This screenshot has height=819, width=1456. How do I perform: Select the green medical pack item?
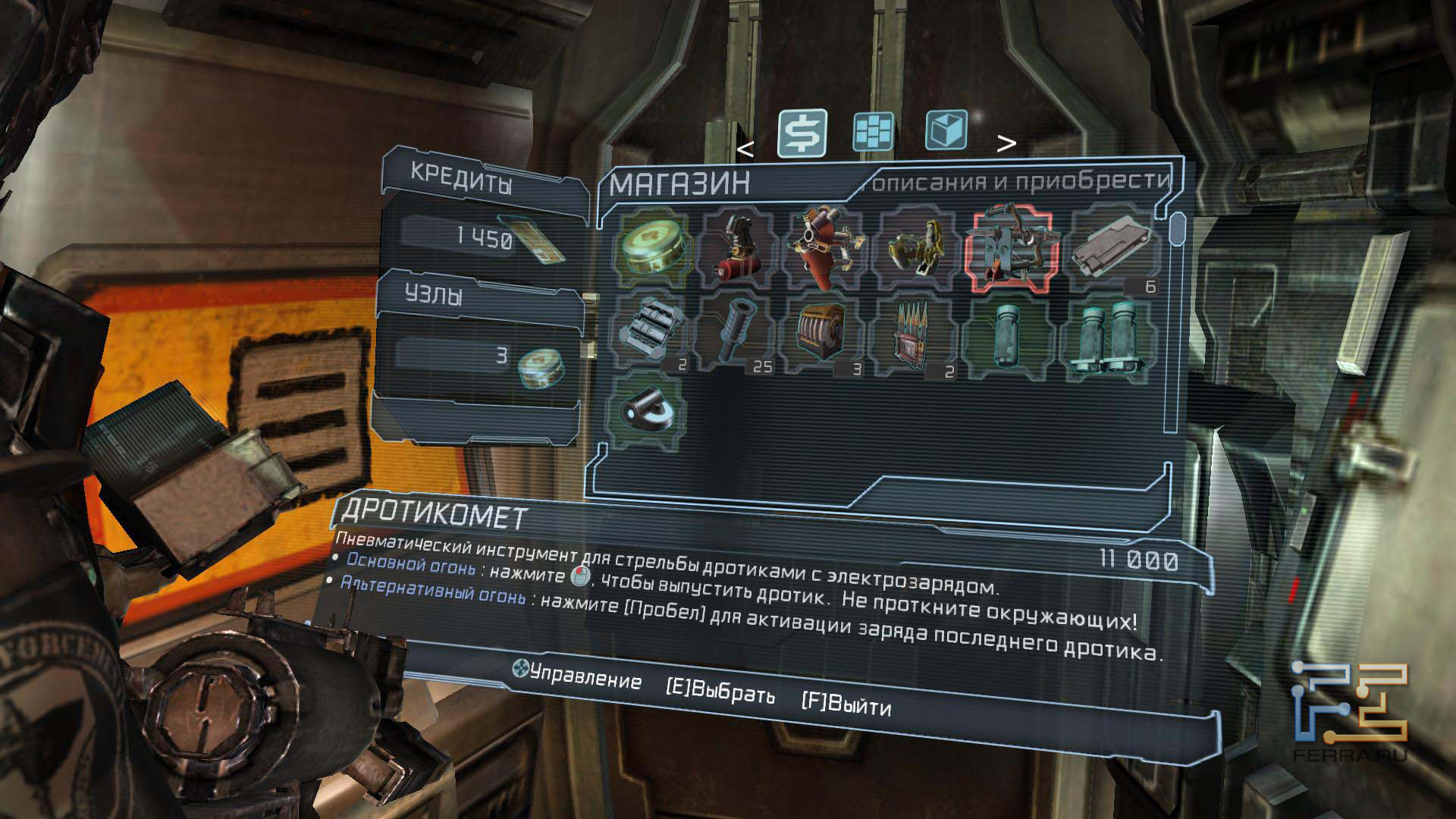point(653,245)
